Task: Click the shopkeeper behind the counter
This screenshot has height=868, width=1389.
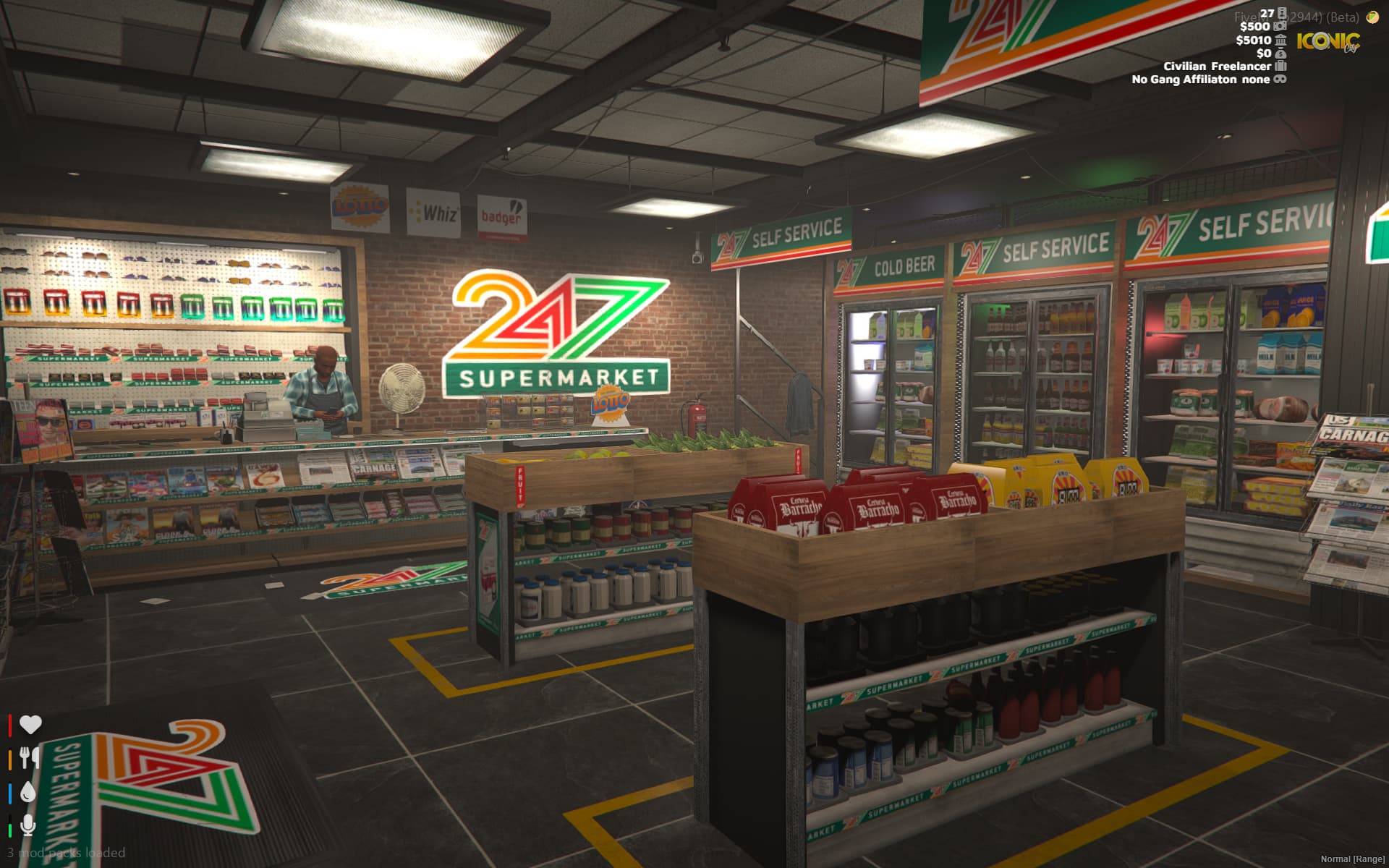Action: (x=322, y=391)
